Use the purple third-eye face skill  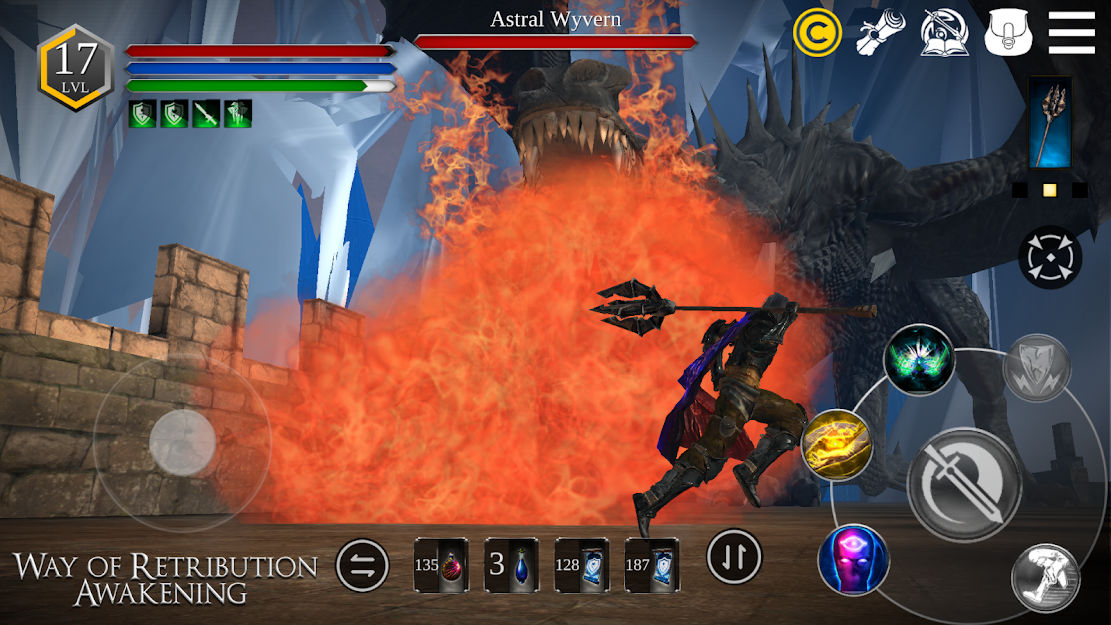tap(853, 559)
